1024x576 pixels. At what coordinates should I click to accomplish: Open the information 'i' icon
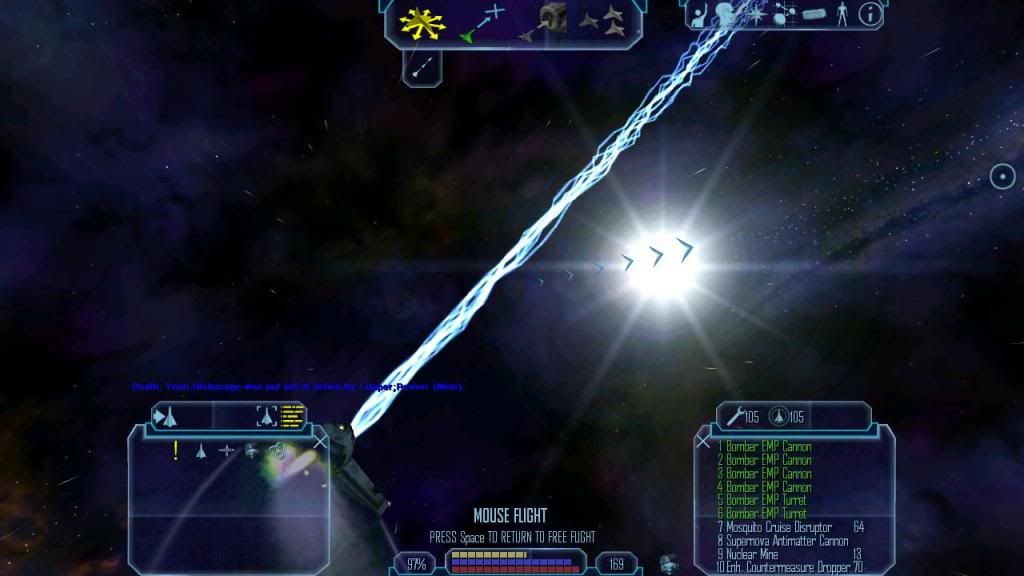point(871,14)
